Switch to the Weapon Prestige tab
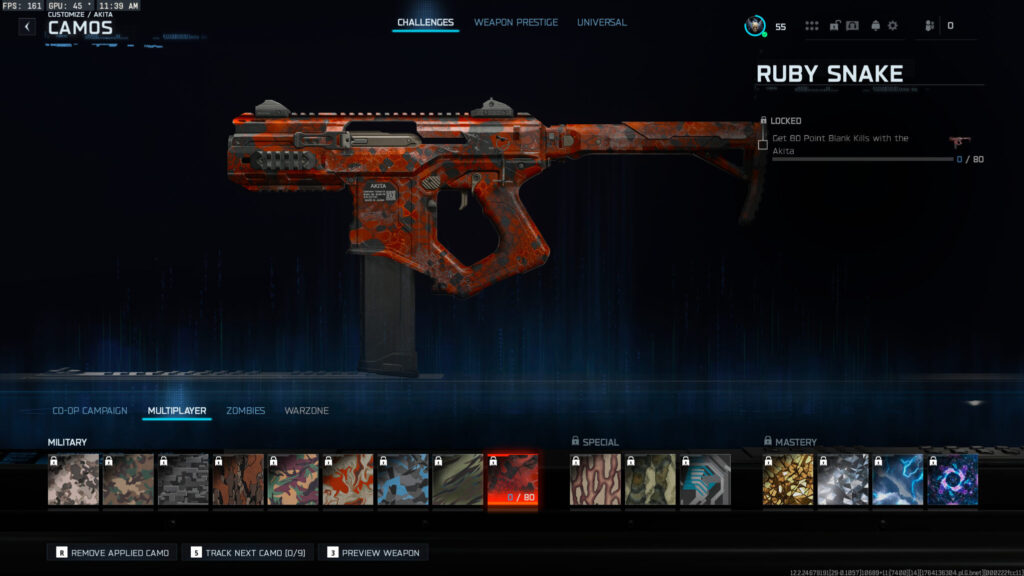This screenshot has width=1024, height=576. [516, 22]
